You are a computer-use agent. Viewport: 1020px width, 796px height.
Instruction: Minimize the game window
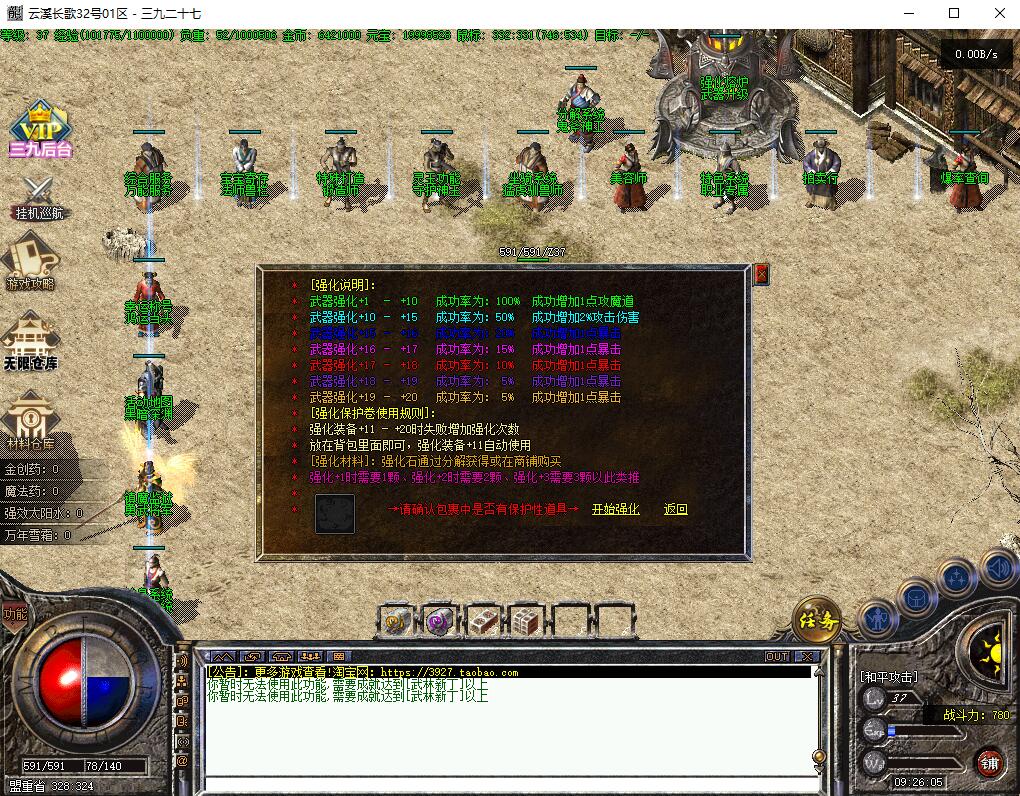click(x=908, y=14)
